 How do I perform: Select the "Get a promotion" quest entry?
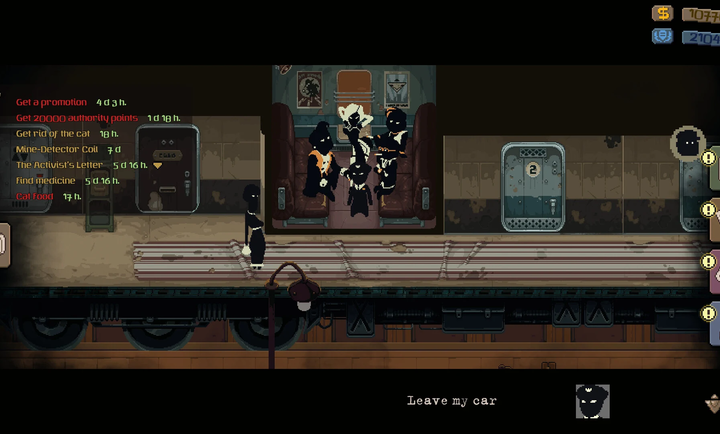pos(55,102)
